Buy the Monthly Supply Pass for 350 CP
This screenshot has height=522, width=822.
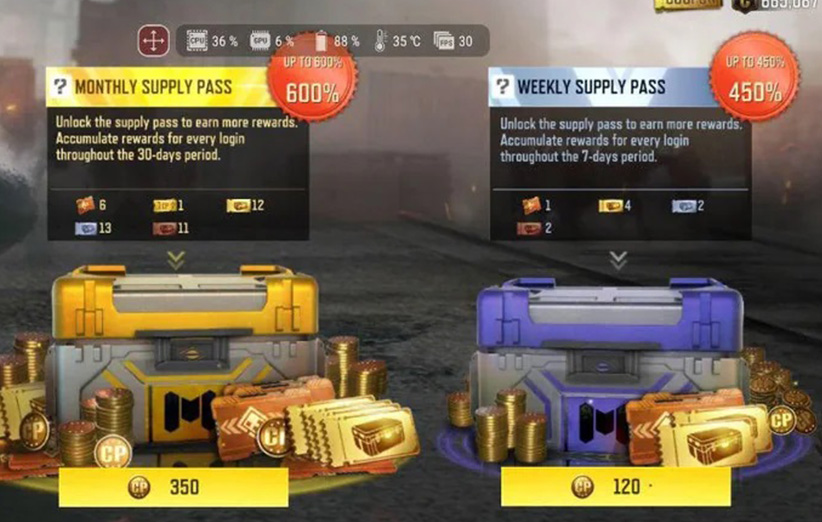173,487
